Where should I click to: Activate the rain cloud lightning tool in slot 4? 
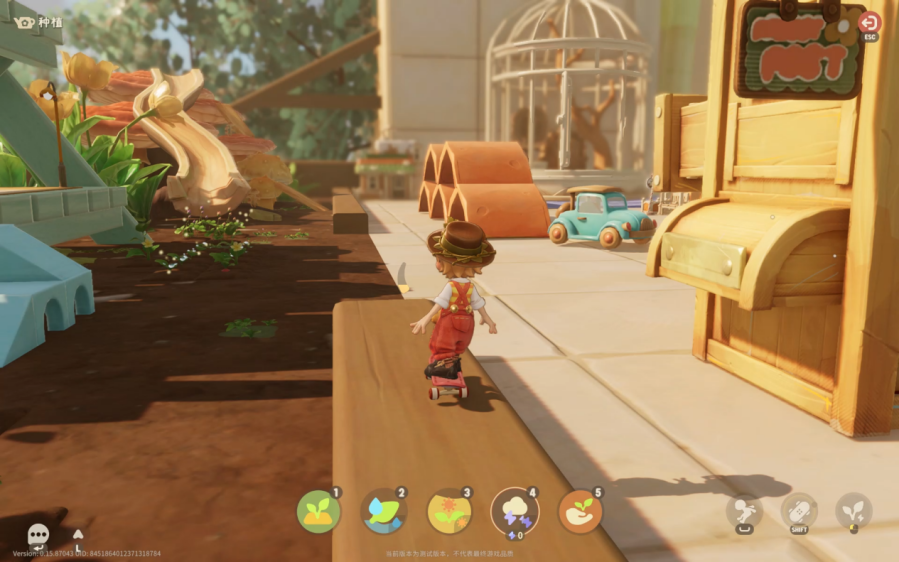point(515,512)
